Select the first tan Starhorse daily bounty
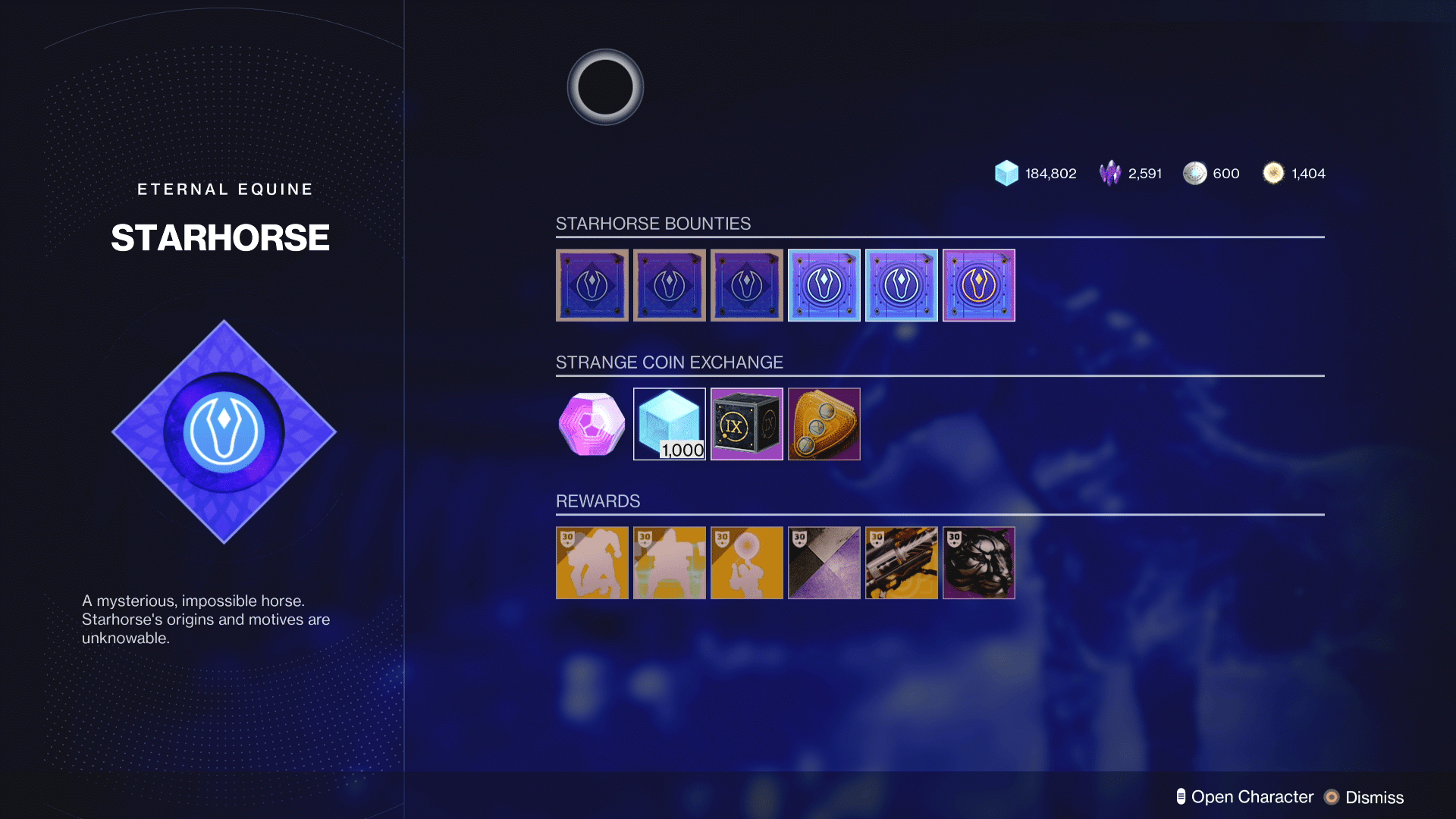This screenshot has width=1456, height=819. click(591, 285)
